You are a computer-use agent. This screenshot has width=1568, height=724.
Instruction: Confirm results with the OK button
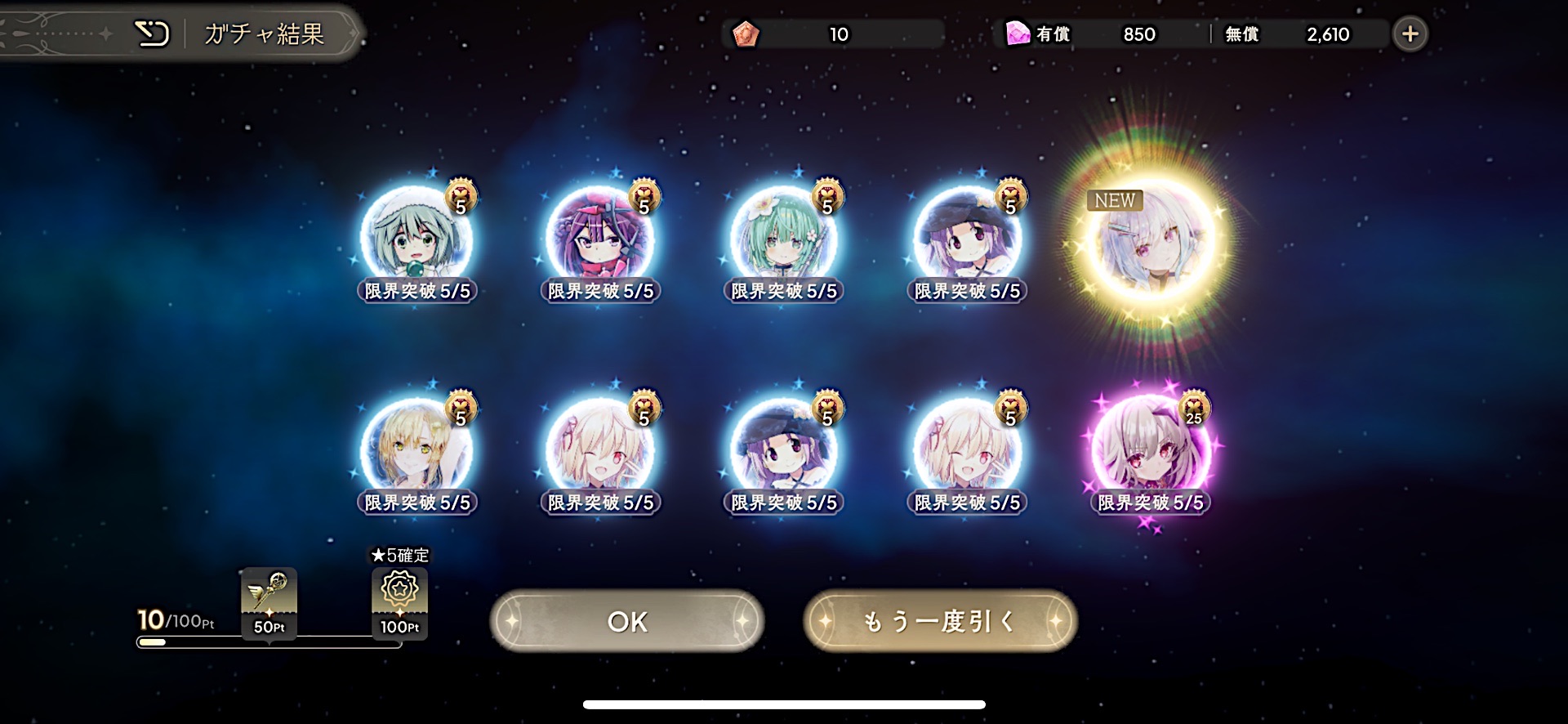pos(626,622)
